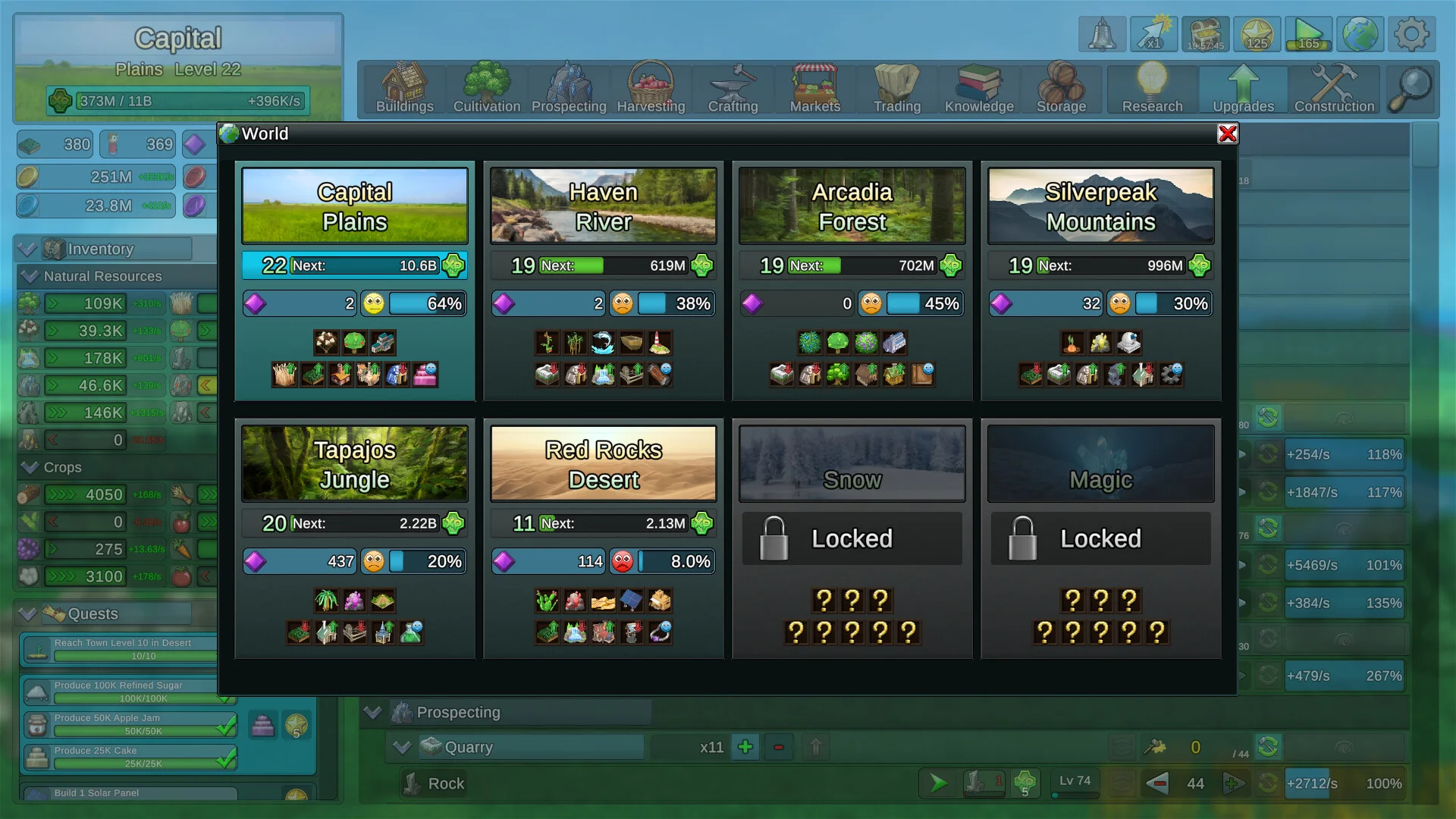This screenshot has width=1456, height=819.
Task: Click the notification bell icon
Action: [x=1102, y=35]
